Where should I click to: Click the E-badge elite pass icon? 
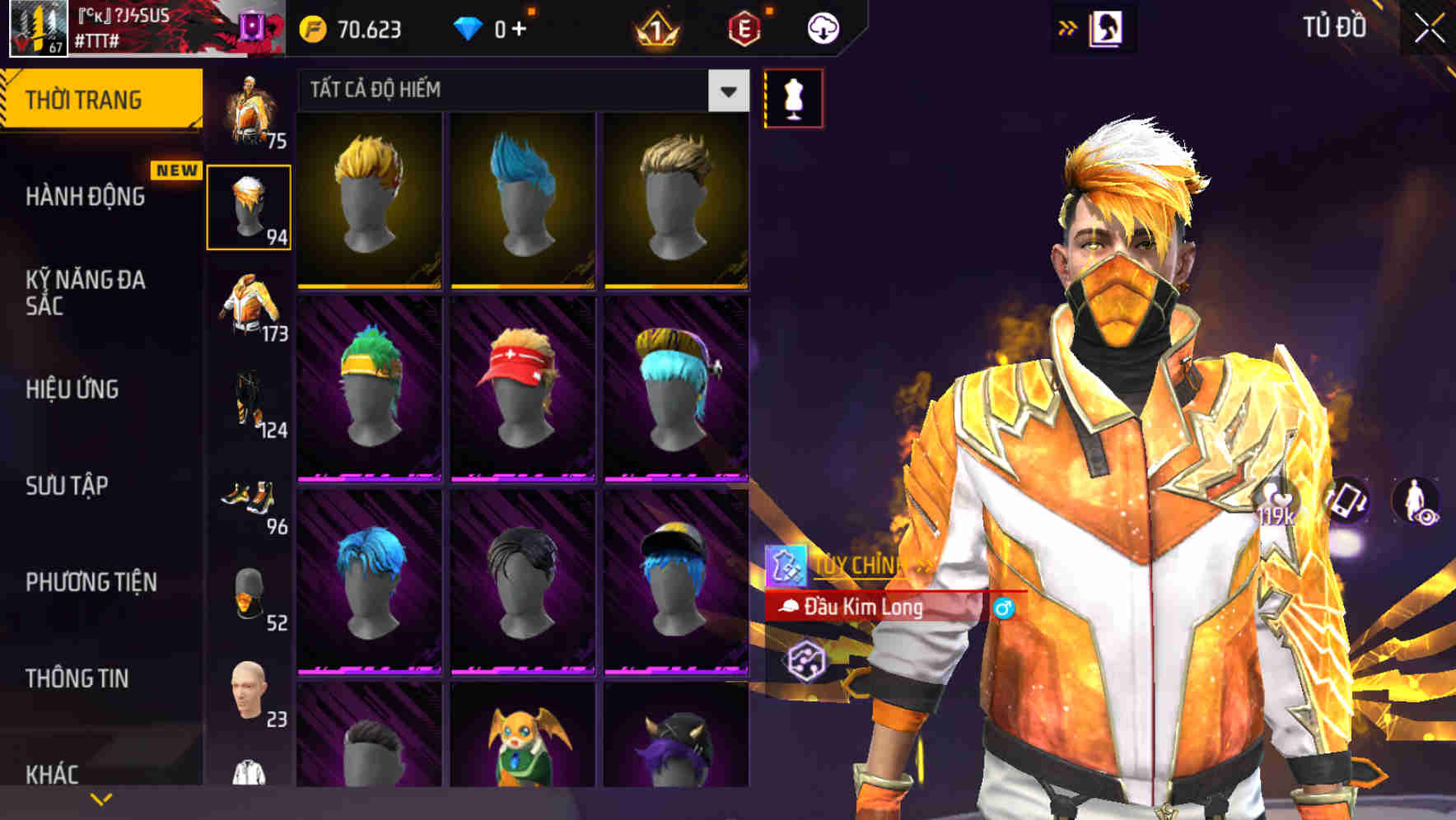[744, 27]
